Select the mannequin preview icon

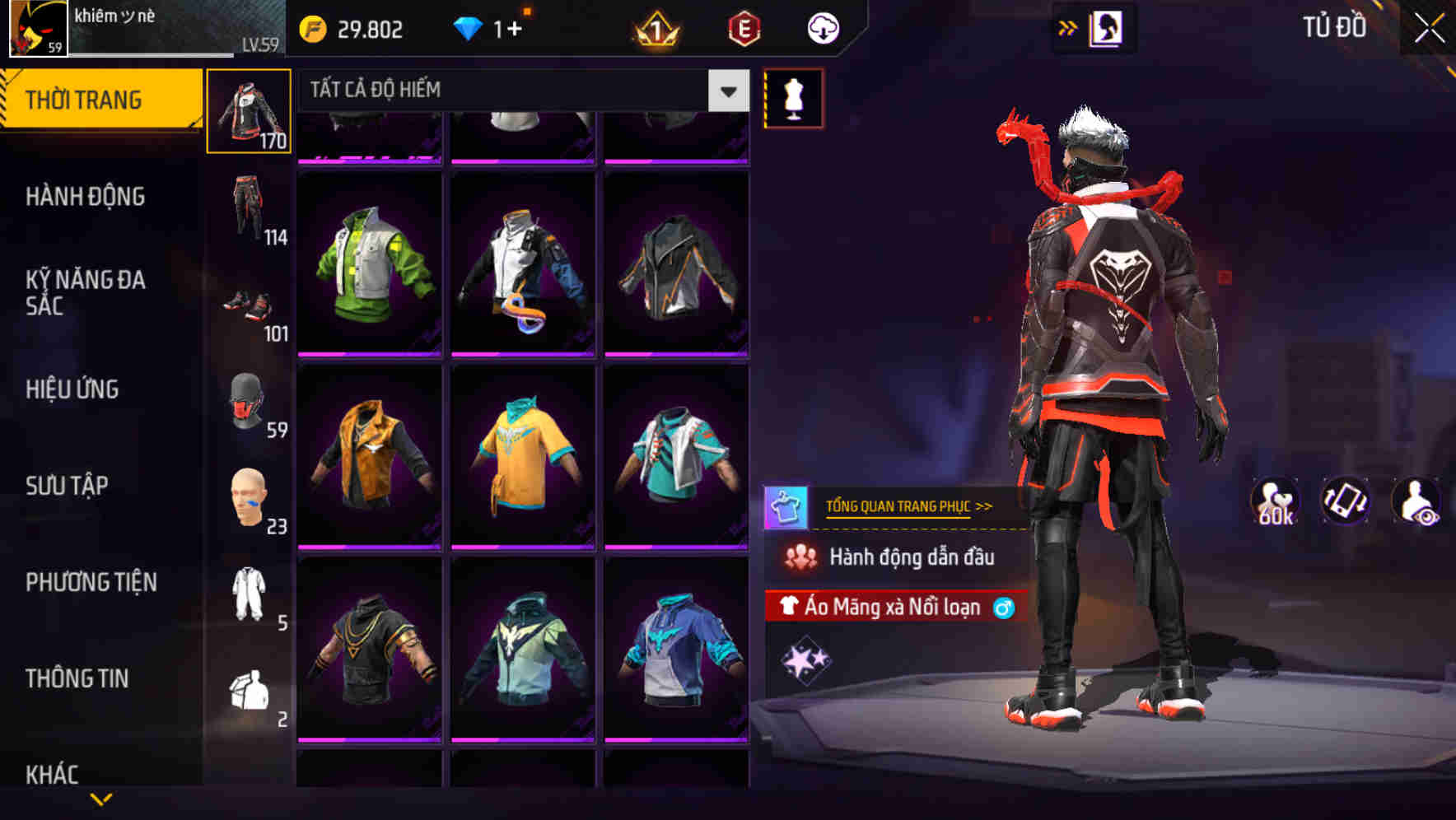pyautogui.click(x=793, y=97)
